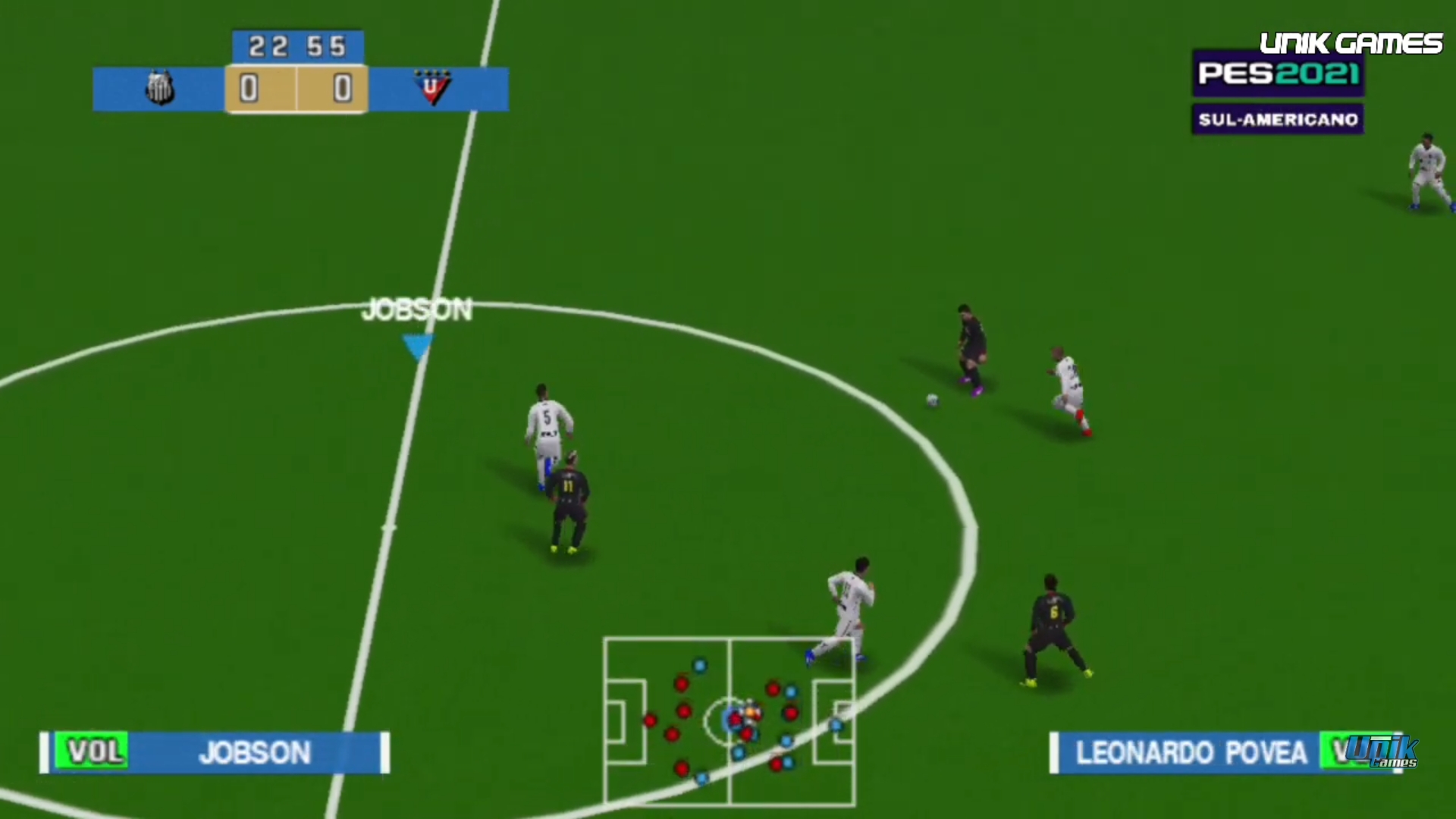Toggle the green VOL position tag for JOBSON

pyautogui.click(x=93, y=752)
